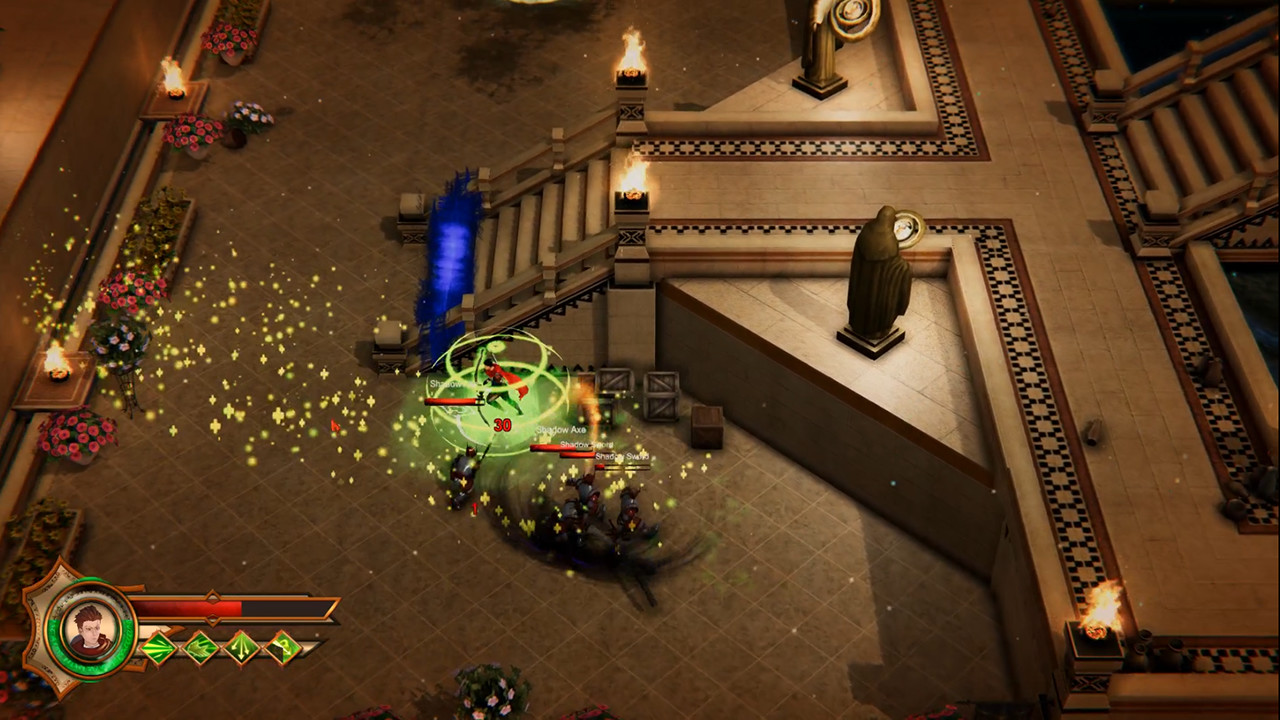
Task: Select the green arrow projectile skill icon
Action: point(159,646)
